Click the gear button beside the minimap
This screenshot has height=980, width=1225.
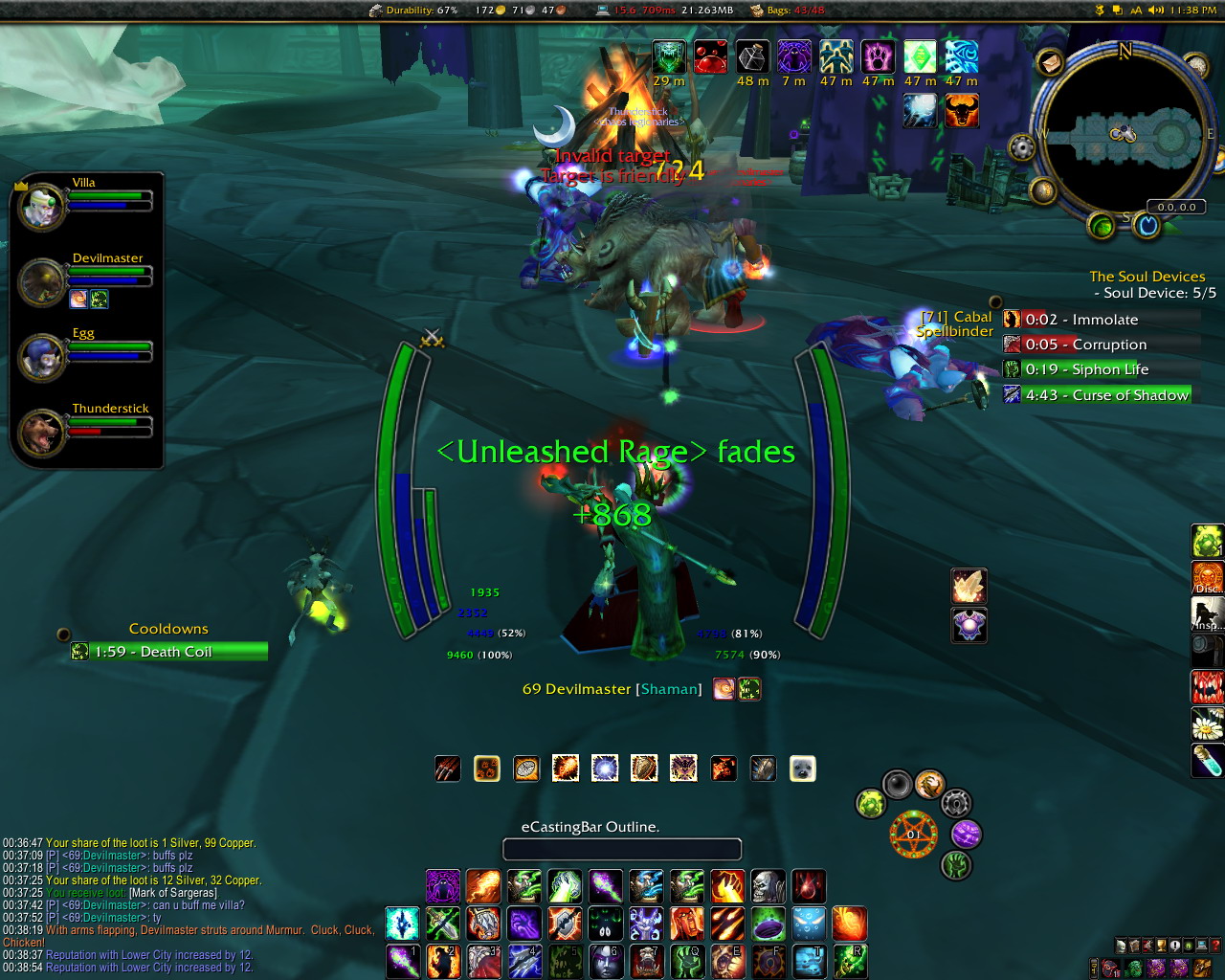tap(1022, 149)
